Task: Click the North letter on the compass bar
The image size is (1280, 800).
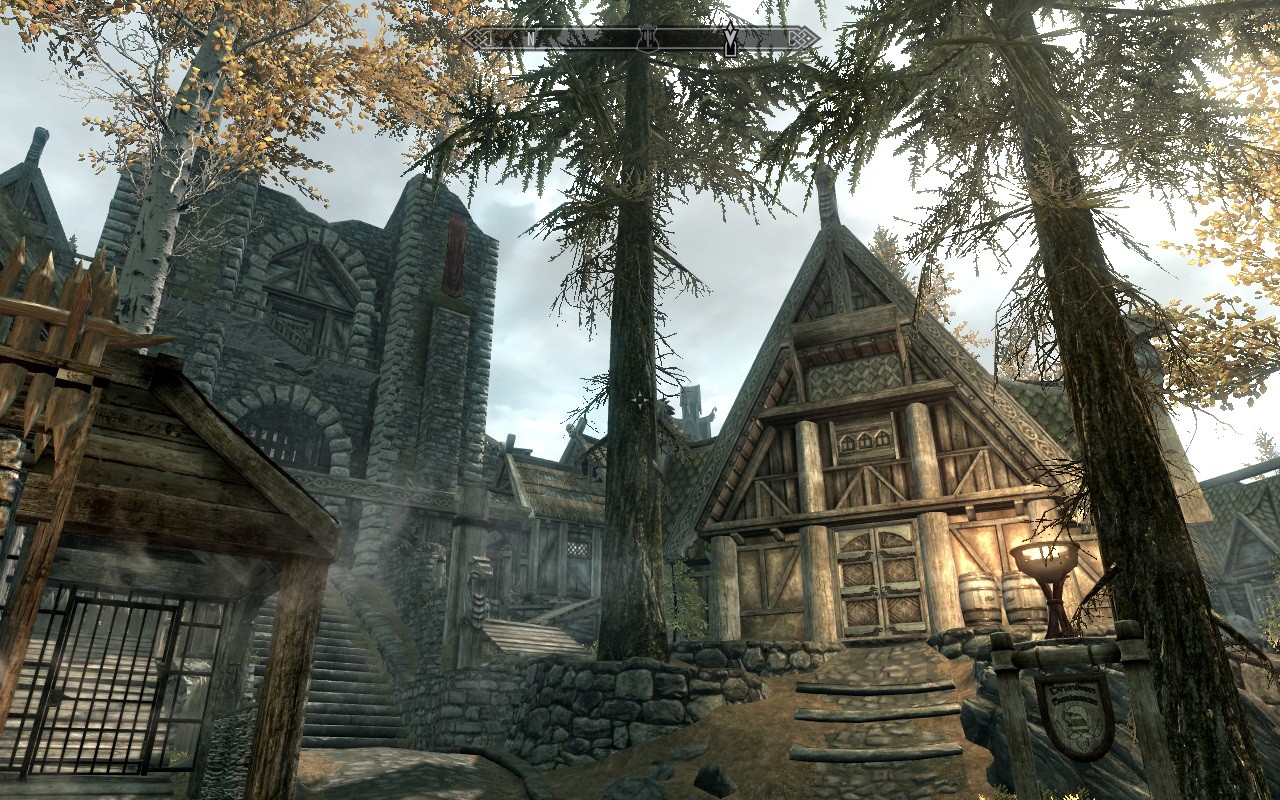Action: coord(530,39)
